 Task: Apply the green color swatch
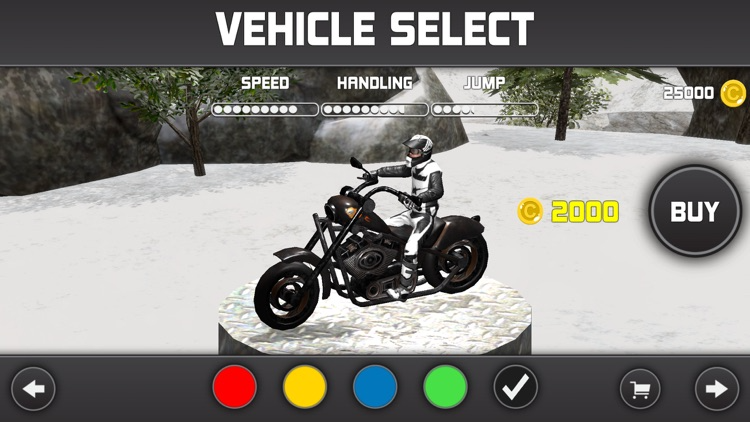point(445,388)
